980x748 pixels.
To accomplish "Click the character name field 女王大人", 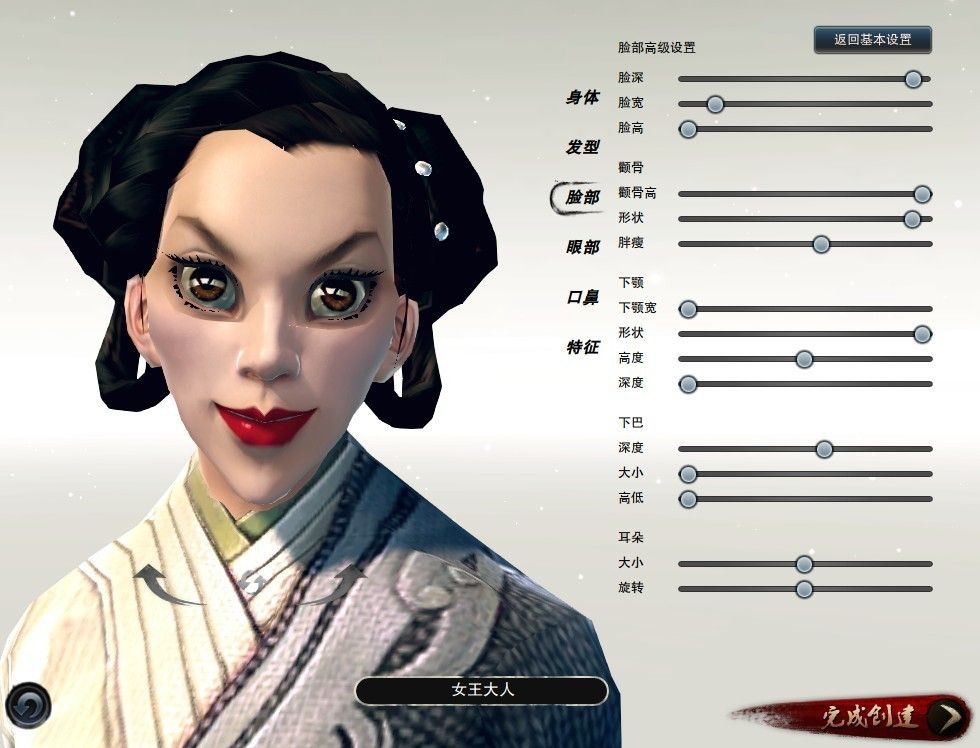I will pyautogui.click(x=481, y=690).
